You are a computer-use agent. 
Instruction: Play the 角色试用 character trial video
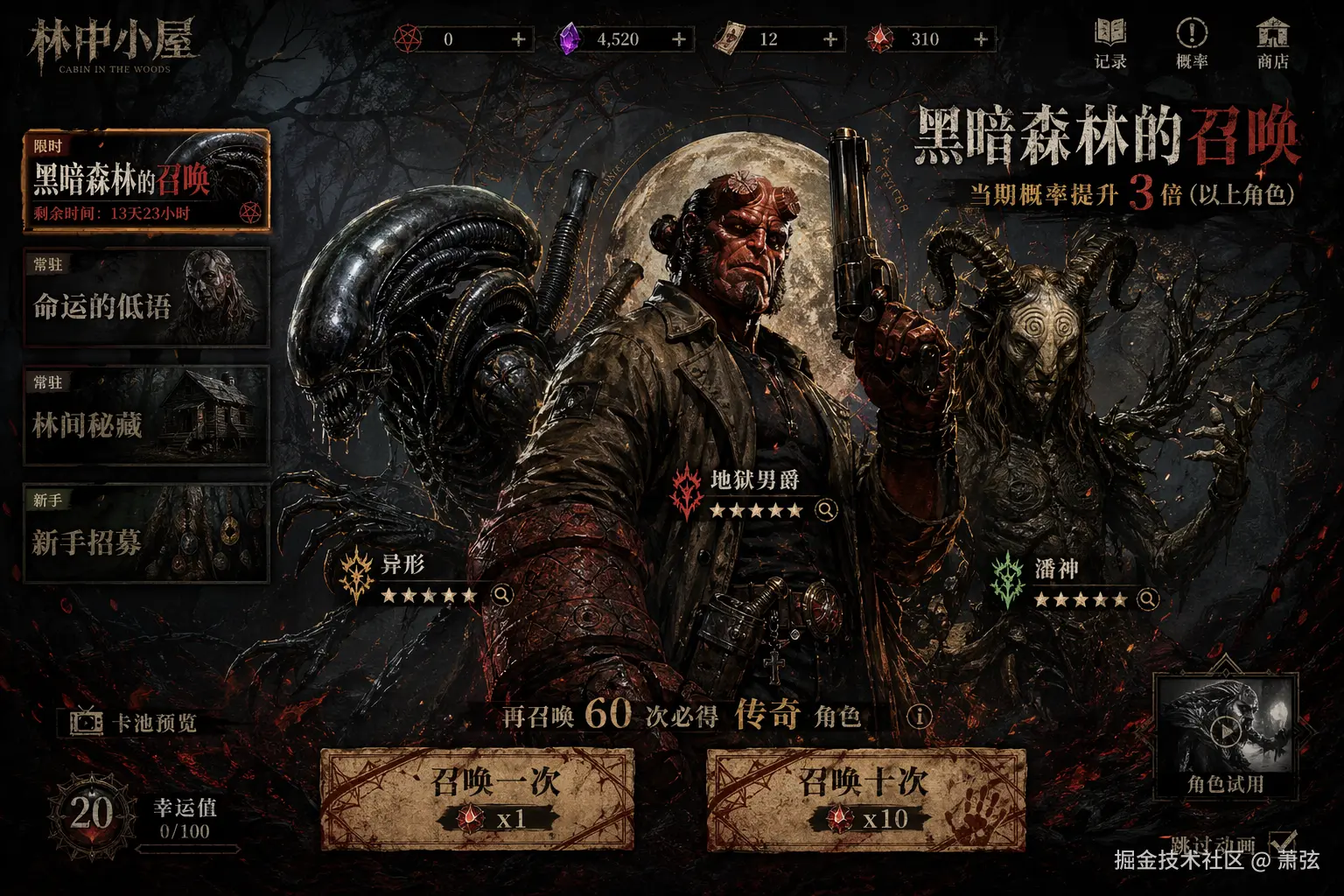[1228, 731]
